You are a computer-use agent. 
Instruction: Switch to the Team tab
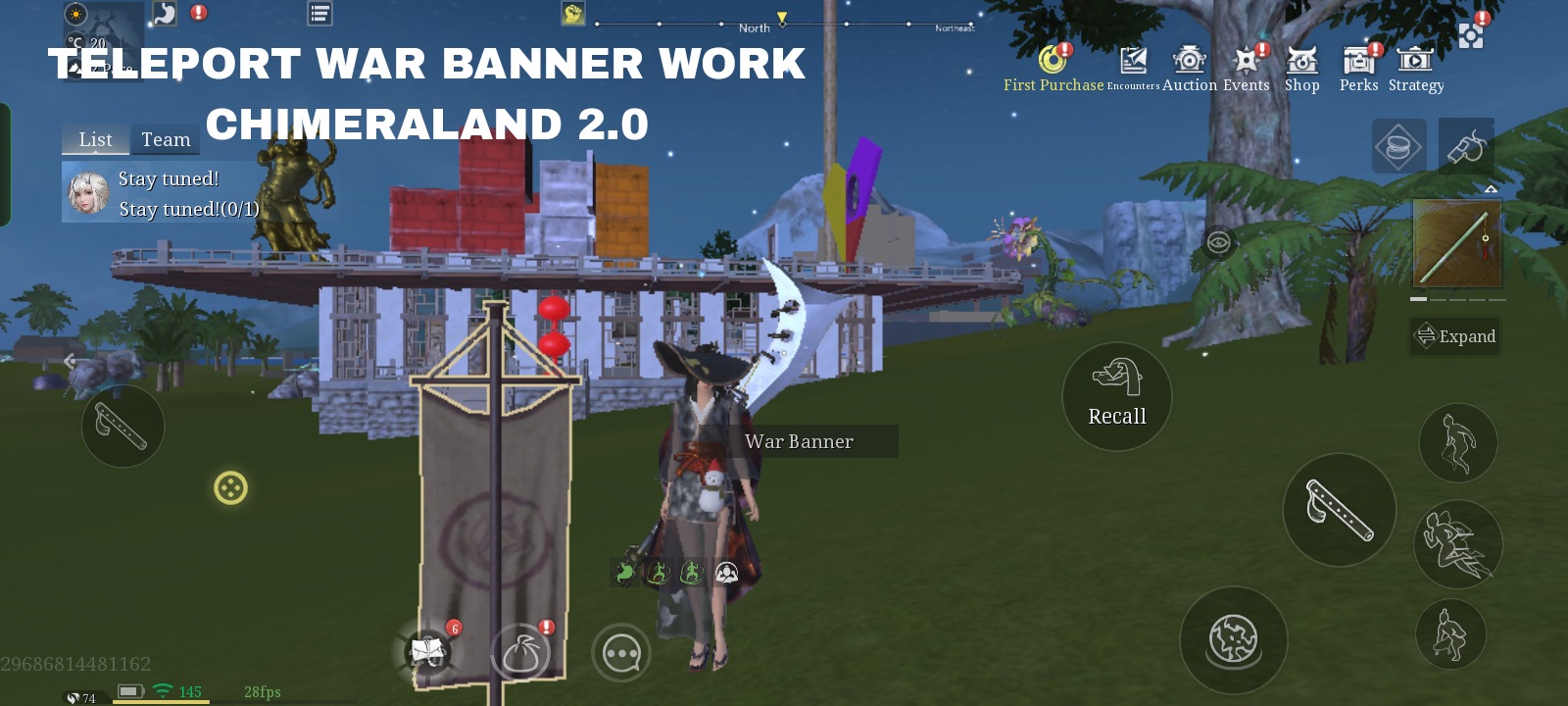coord(166,139)
